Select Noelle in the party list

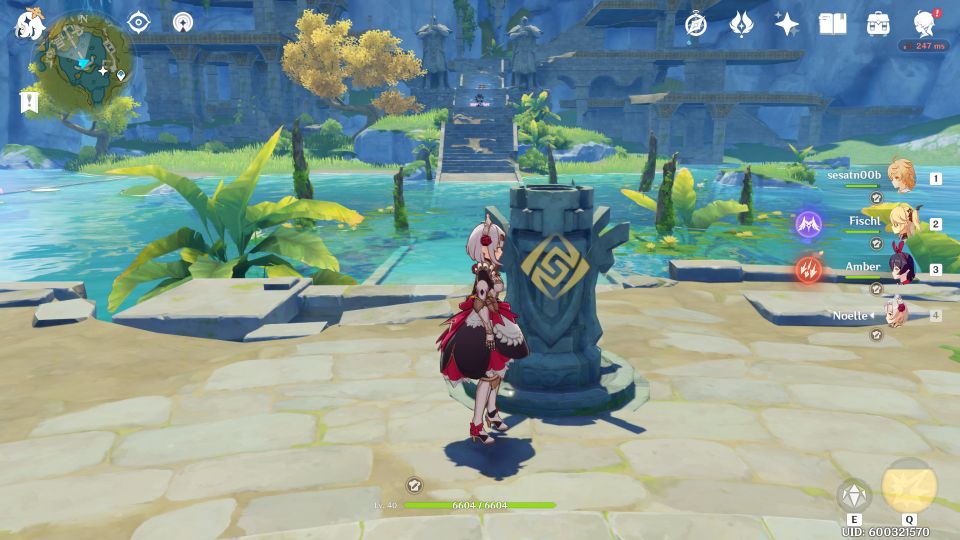pos(895,314)
